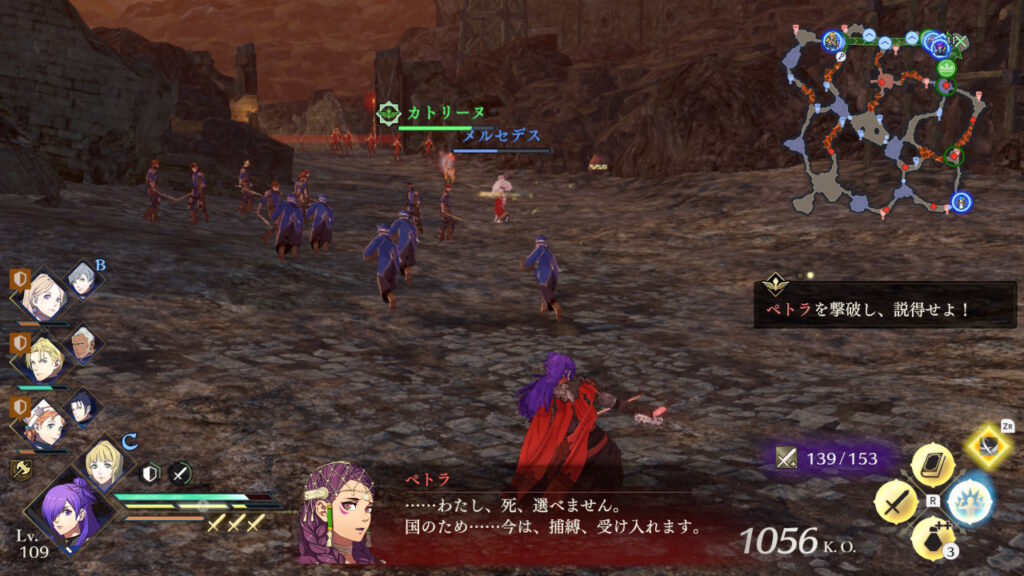1024x576 pixels.
Task: Use the sword combat art icon
Action: point(895,500)
